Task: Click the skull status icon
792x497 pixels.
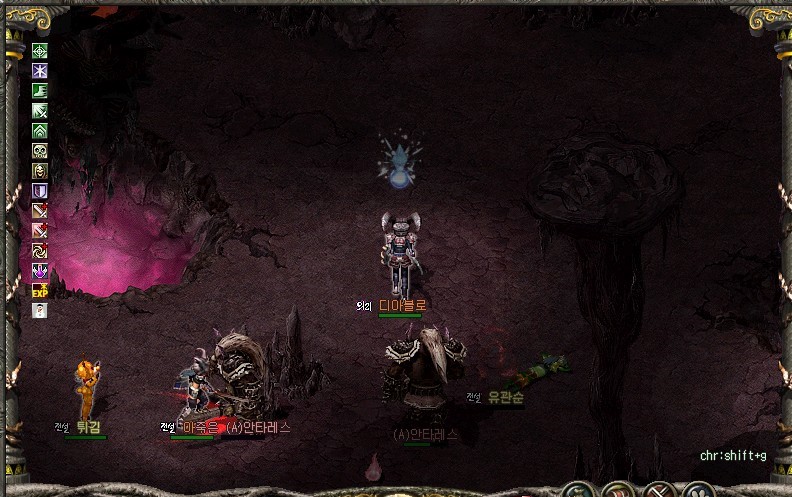Action: point(40,151)
